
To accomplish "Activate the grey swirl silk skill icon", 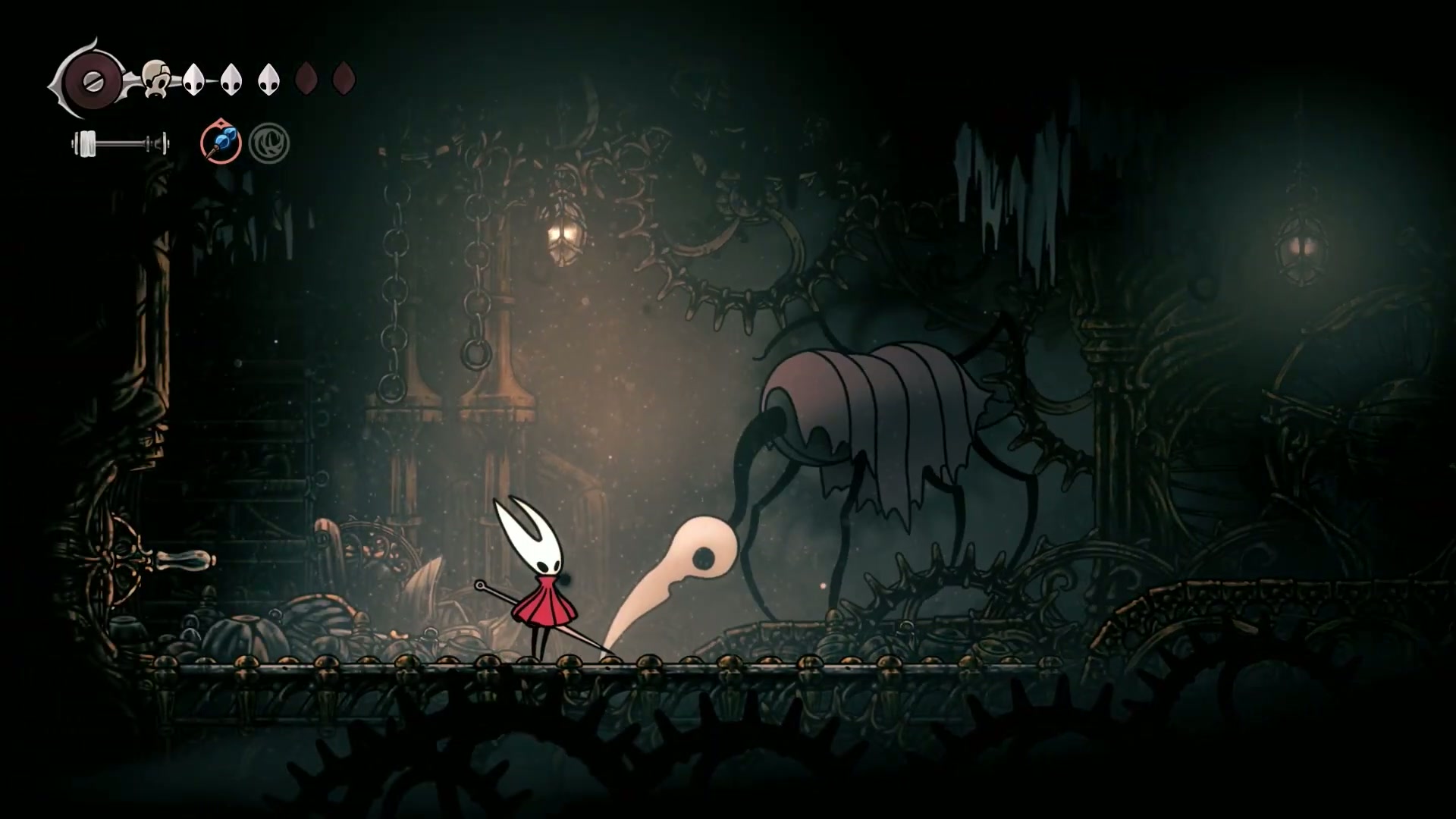I will pyautogui.click(x=269, y=143).
